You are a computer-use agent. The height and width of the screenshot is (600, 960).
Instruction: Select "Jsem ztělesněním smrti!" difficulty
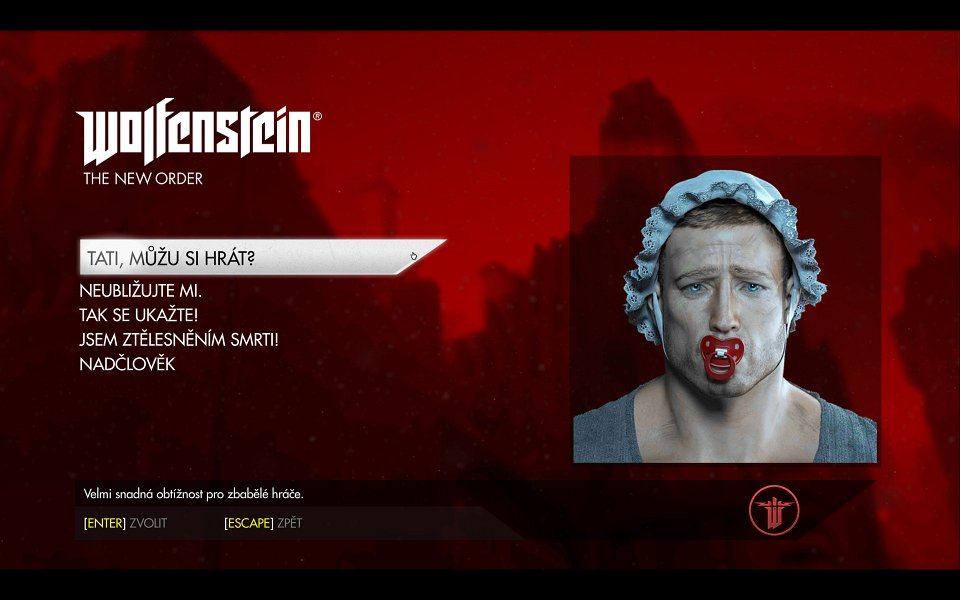tap(178, 340)
